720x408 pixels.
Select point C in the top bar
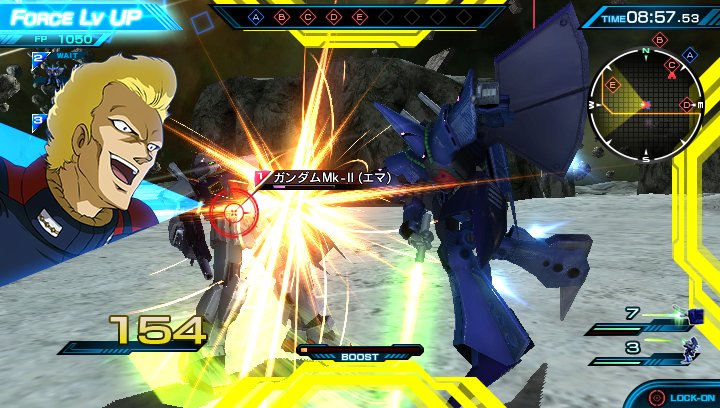(308, 17)
